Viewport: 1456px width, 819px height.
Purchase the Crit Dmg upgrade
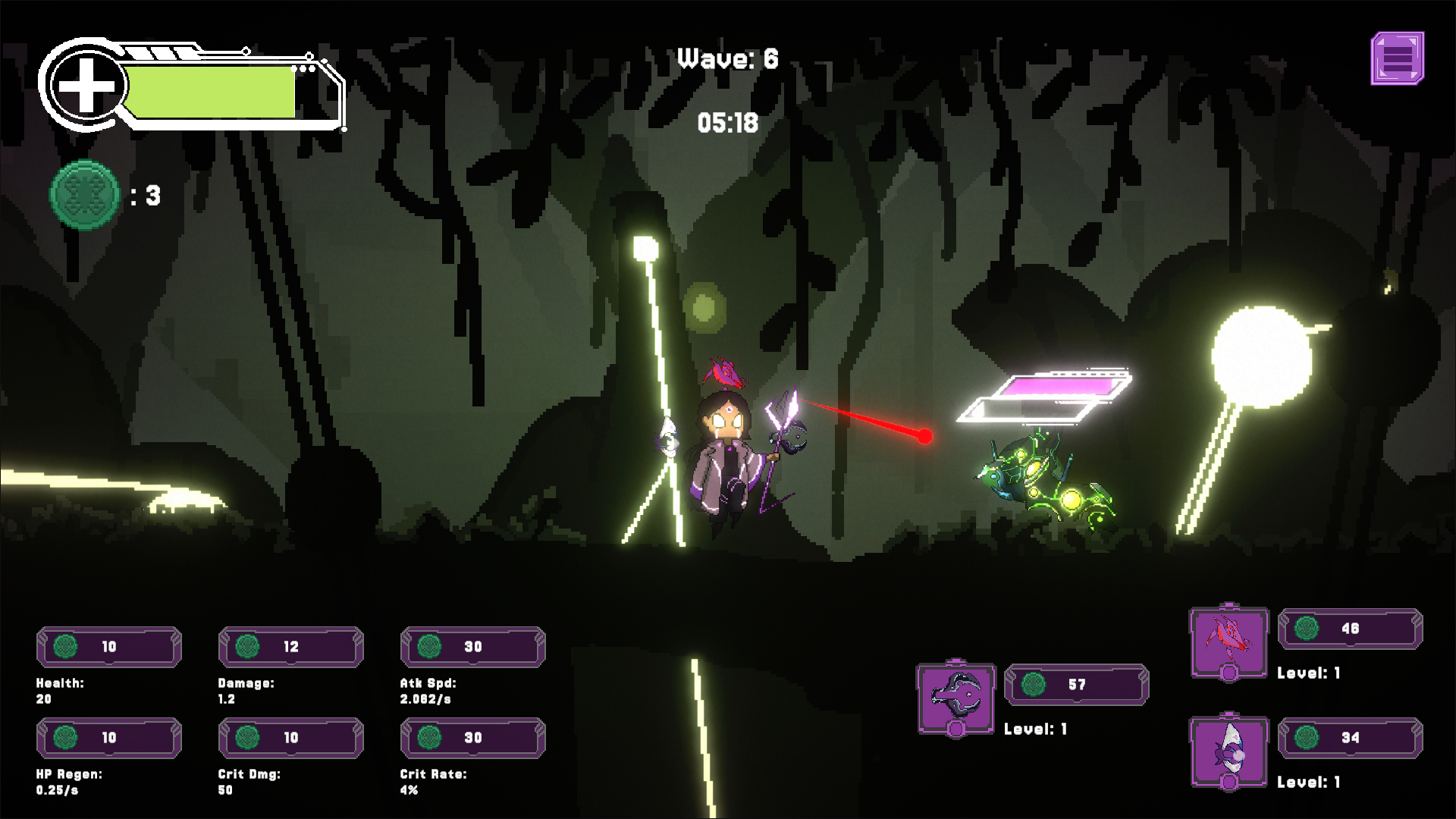point(291,738)
